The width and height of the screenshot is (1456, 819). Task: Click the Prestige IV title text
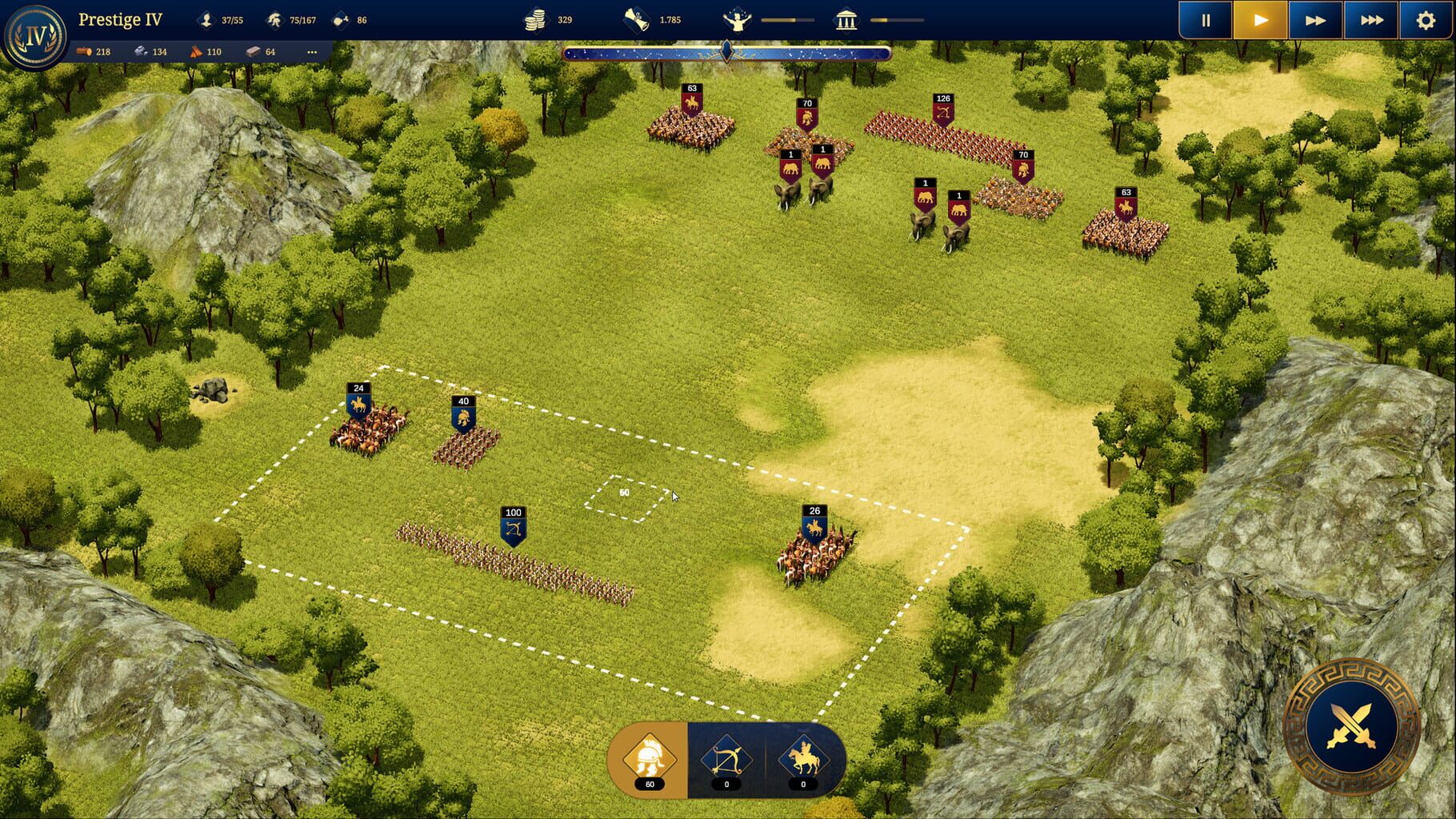[x=121, y=19]
